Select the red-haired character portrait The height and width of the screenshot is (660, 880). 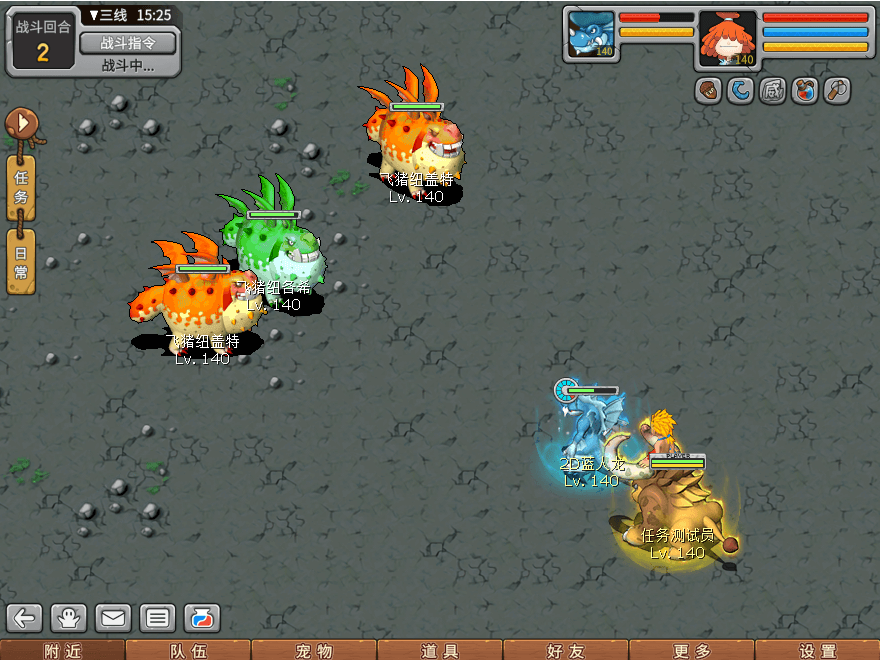(x=727, y=37)
